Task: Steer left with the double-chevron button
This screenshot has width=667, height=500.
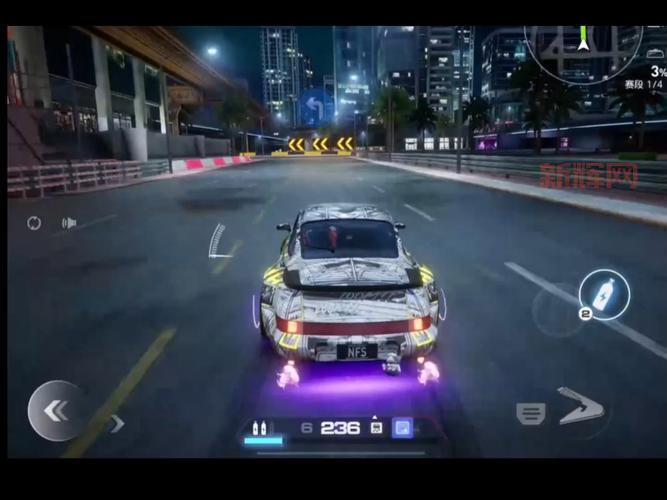Action: point(56,410)
